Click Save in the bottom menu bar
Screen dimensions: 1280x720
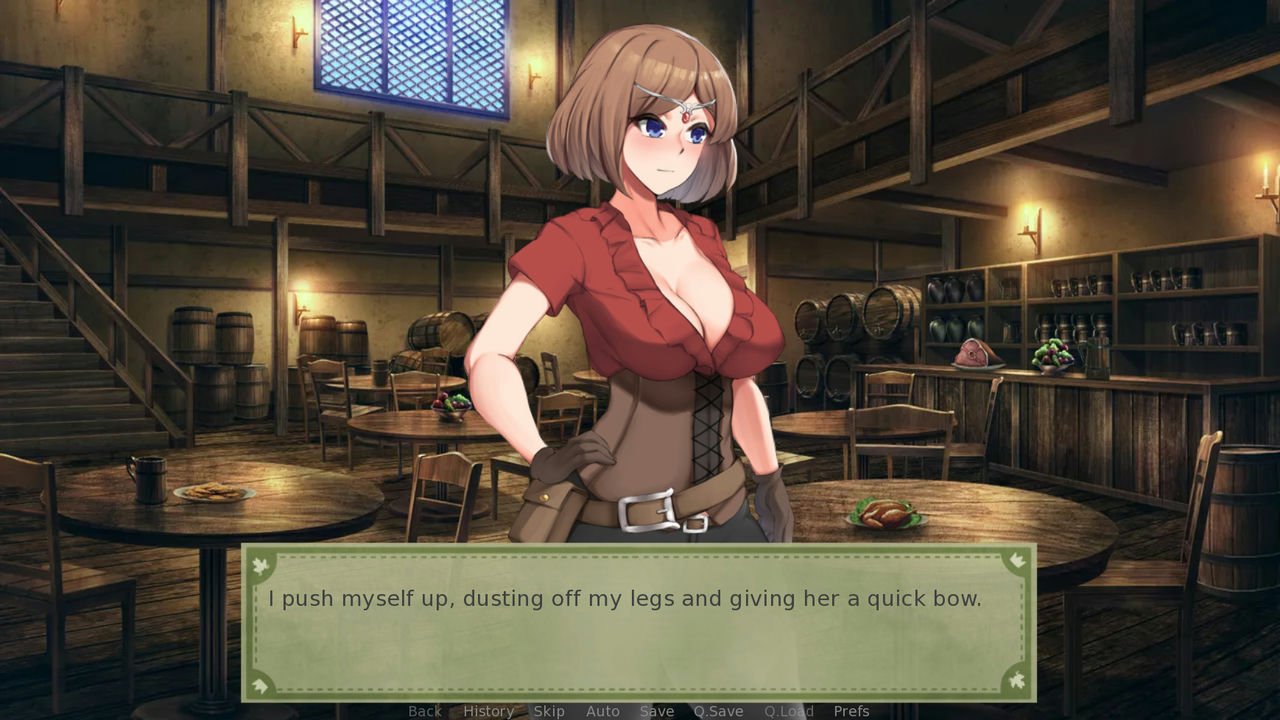[656, 711]
